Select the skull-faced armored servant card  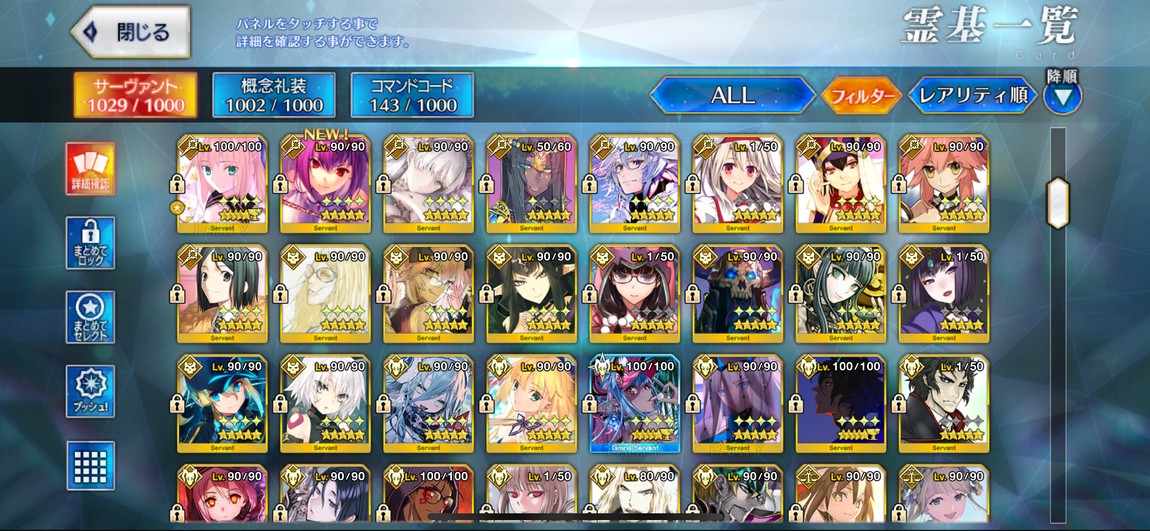[x=737, y=290]
